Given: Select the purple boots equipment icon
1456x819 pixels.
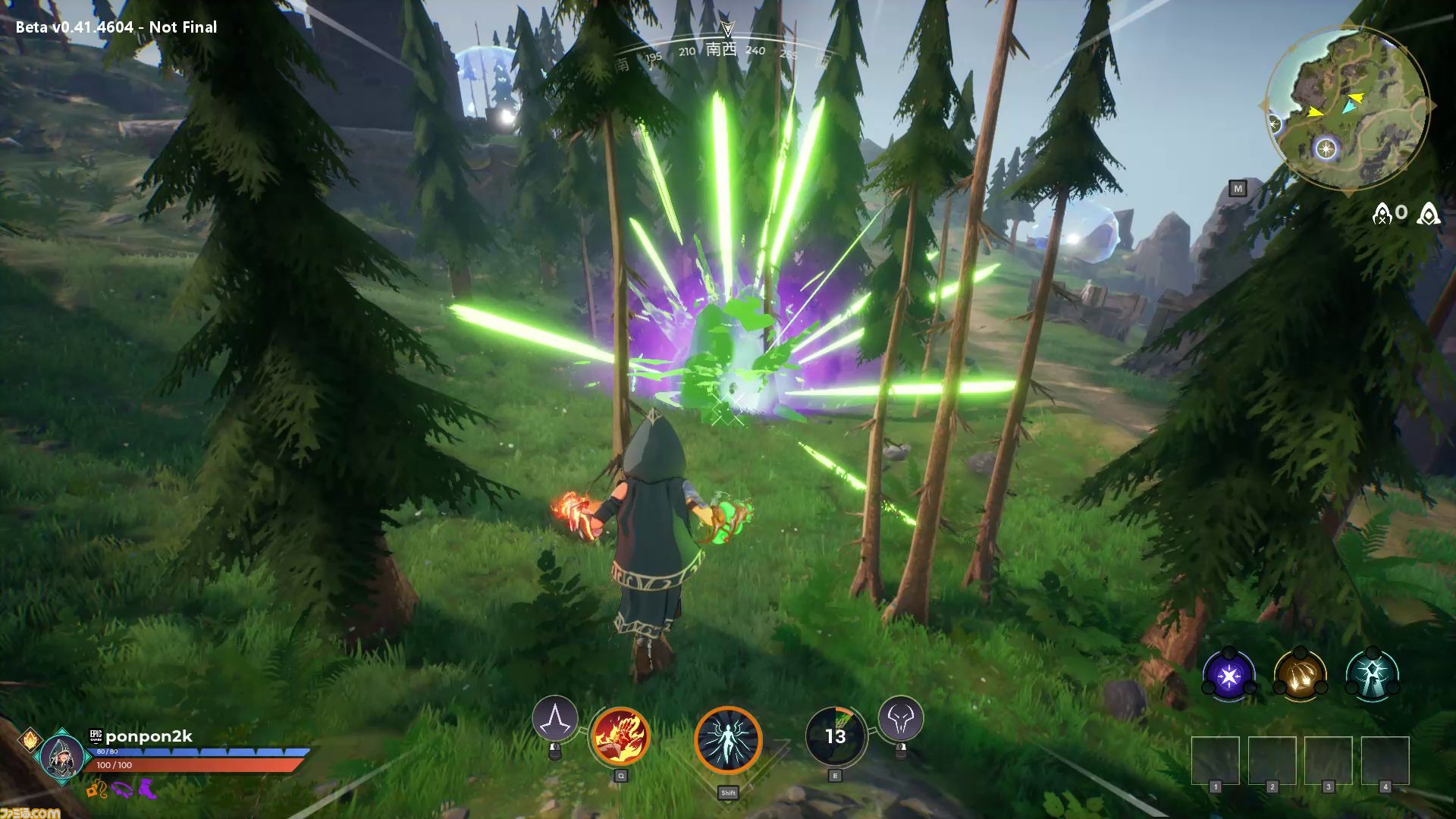Looking at the screenshot, I should [x=146, y=789].
